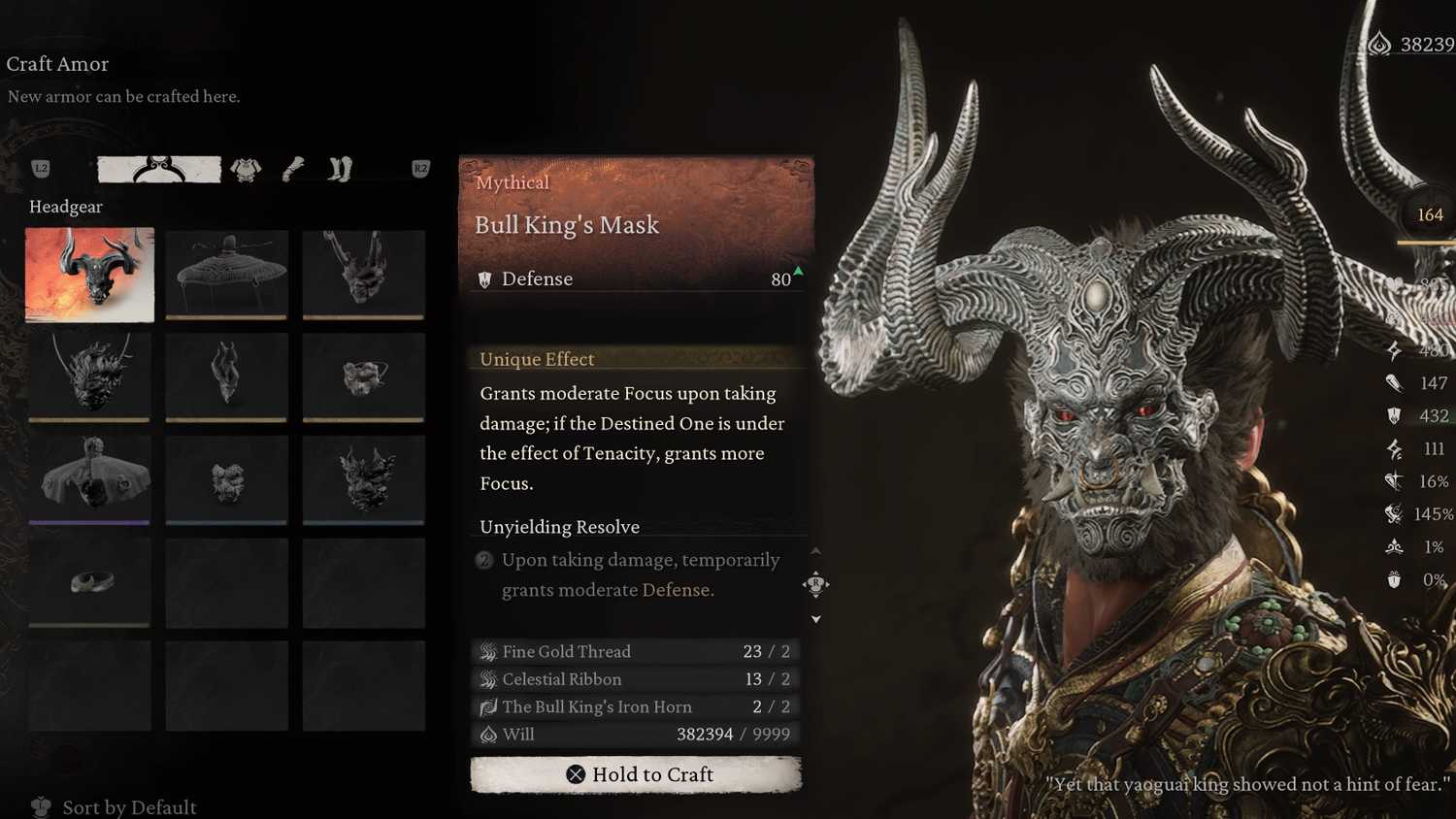Select the slender pointed crown headgear
This screenshot has height=819, width=1456.
226,377
